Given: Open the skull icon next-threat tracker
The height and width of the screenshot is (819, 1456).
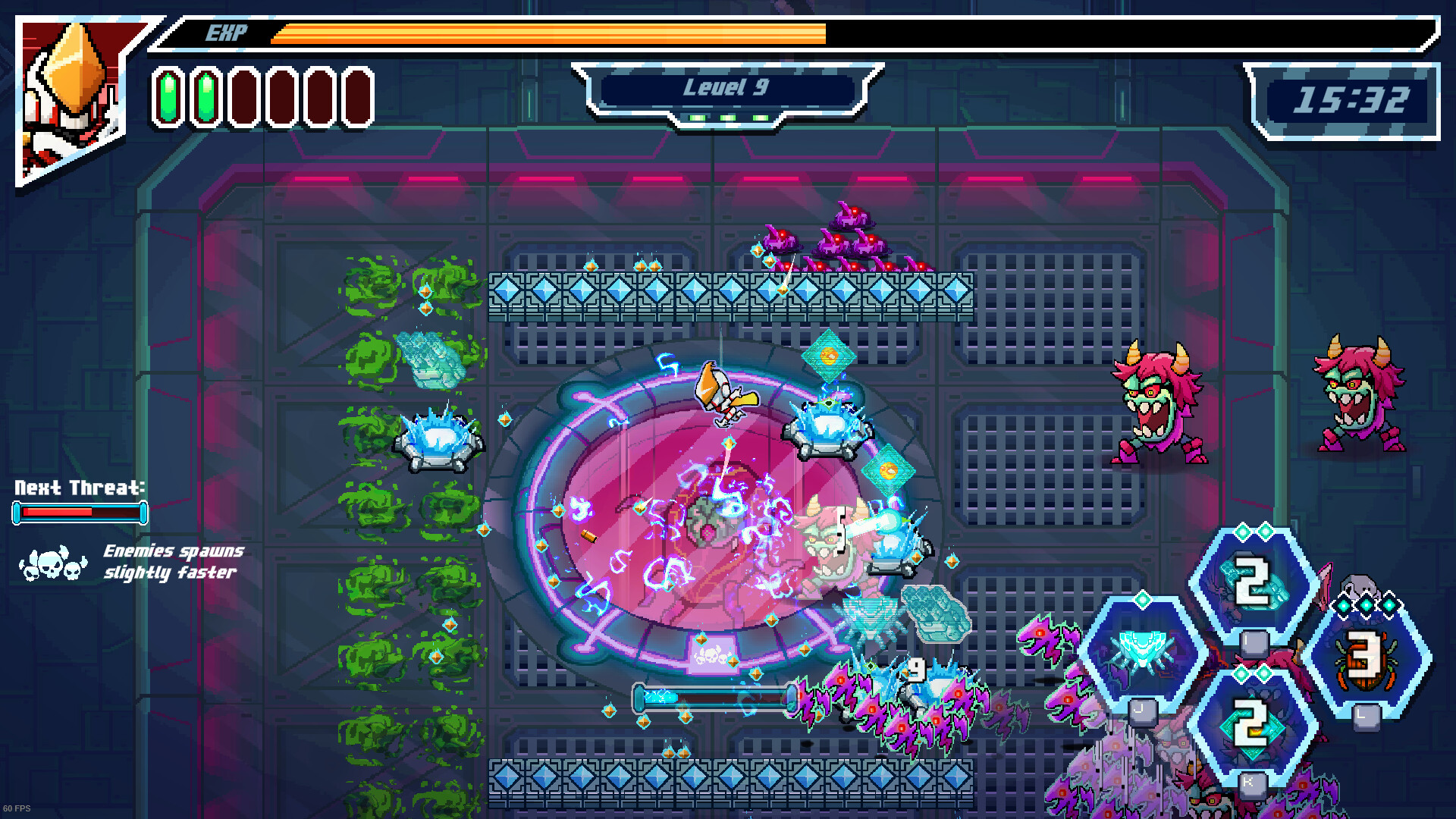Looking at the screenshot, I should tap(53, 563).
